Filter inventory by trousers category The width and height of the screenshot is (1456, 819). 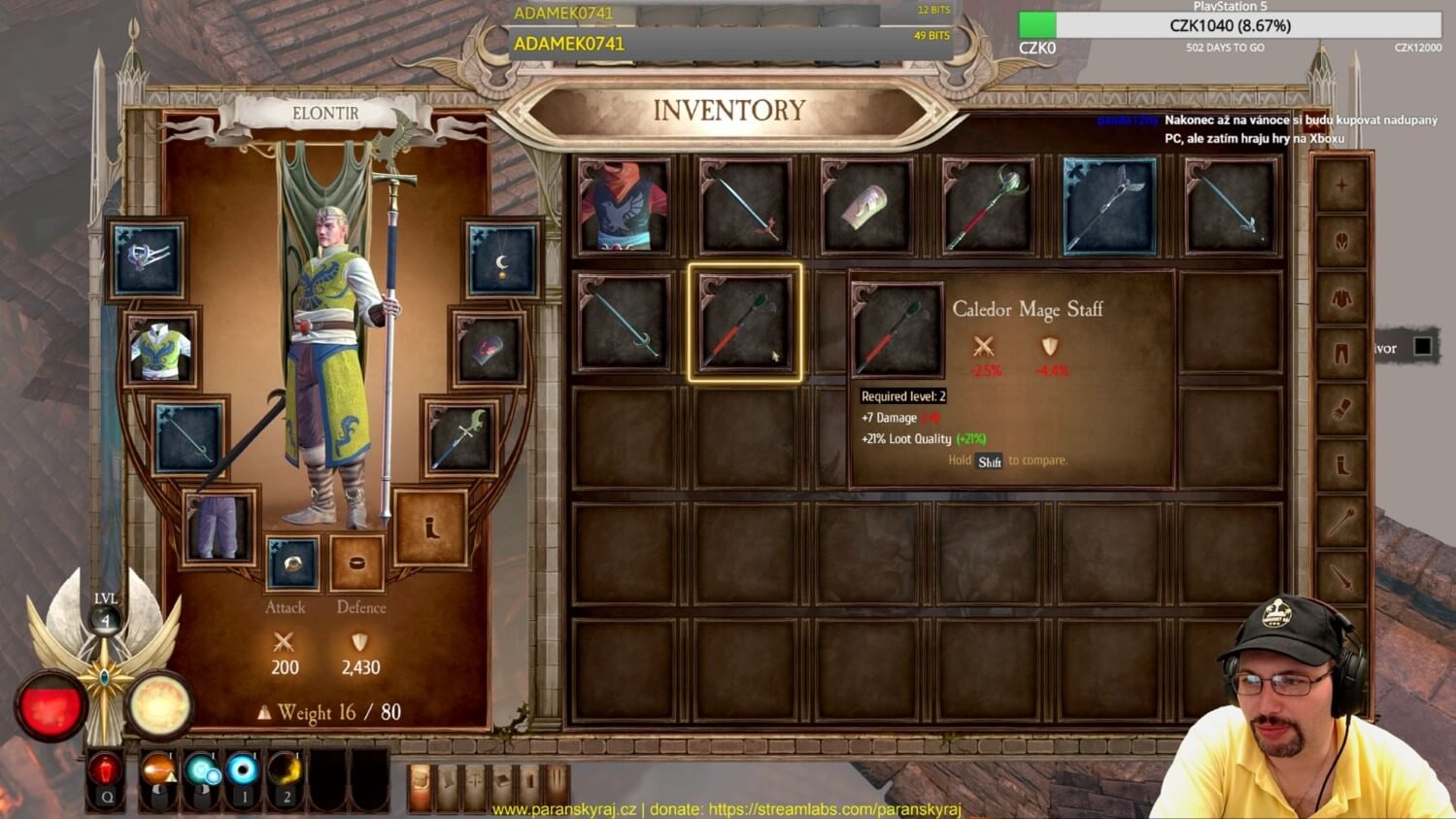tap(1341, 354)
